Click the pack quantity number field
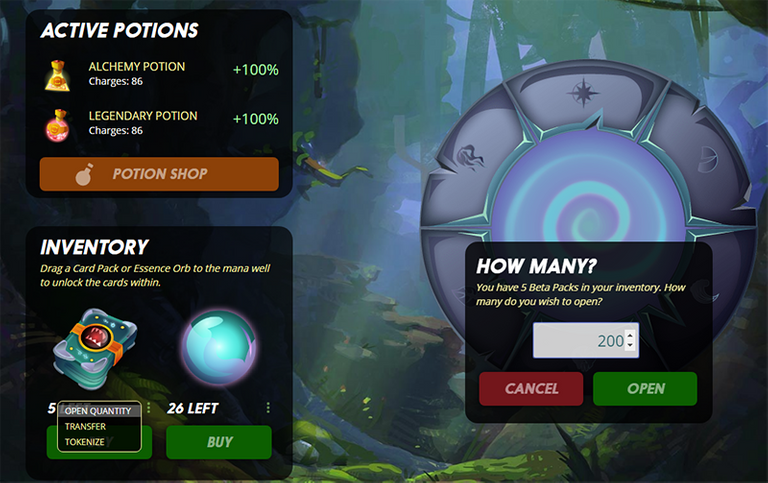 [578, 341]
